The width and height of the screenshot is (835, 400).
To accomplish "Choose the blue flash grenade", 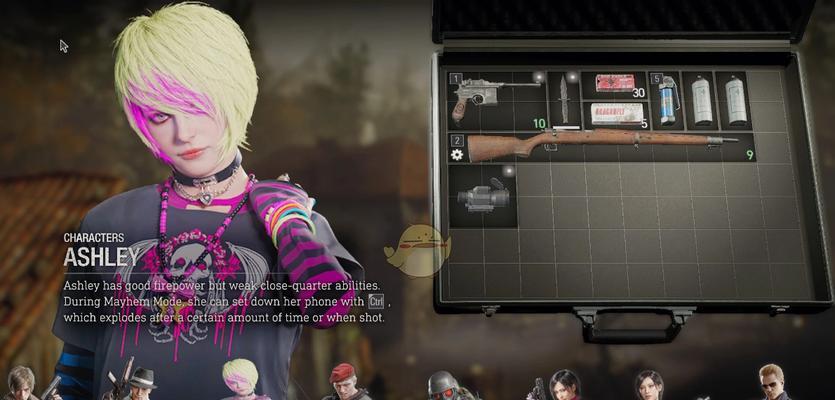I will (668, 100).
